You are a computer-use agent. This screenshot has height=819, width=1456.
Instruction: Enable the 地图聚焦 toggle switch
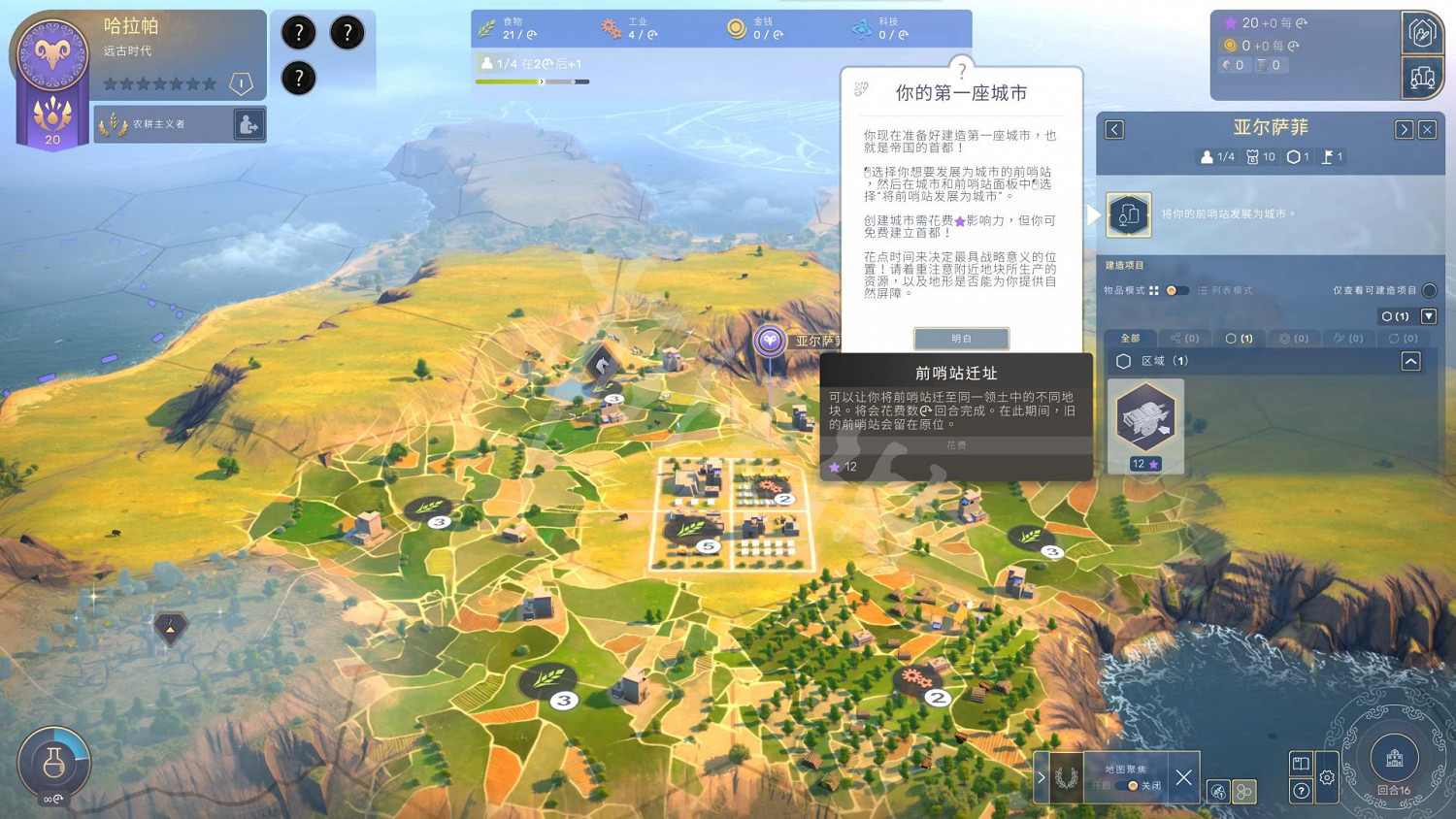click(x=1125, y=786)
